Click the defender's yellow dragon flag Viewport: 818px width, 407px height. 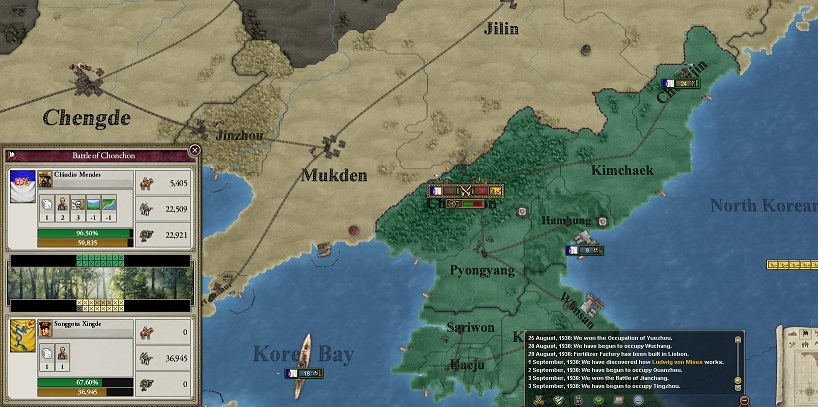(x=22, y=336)
